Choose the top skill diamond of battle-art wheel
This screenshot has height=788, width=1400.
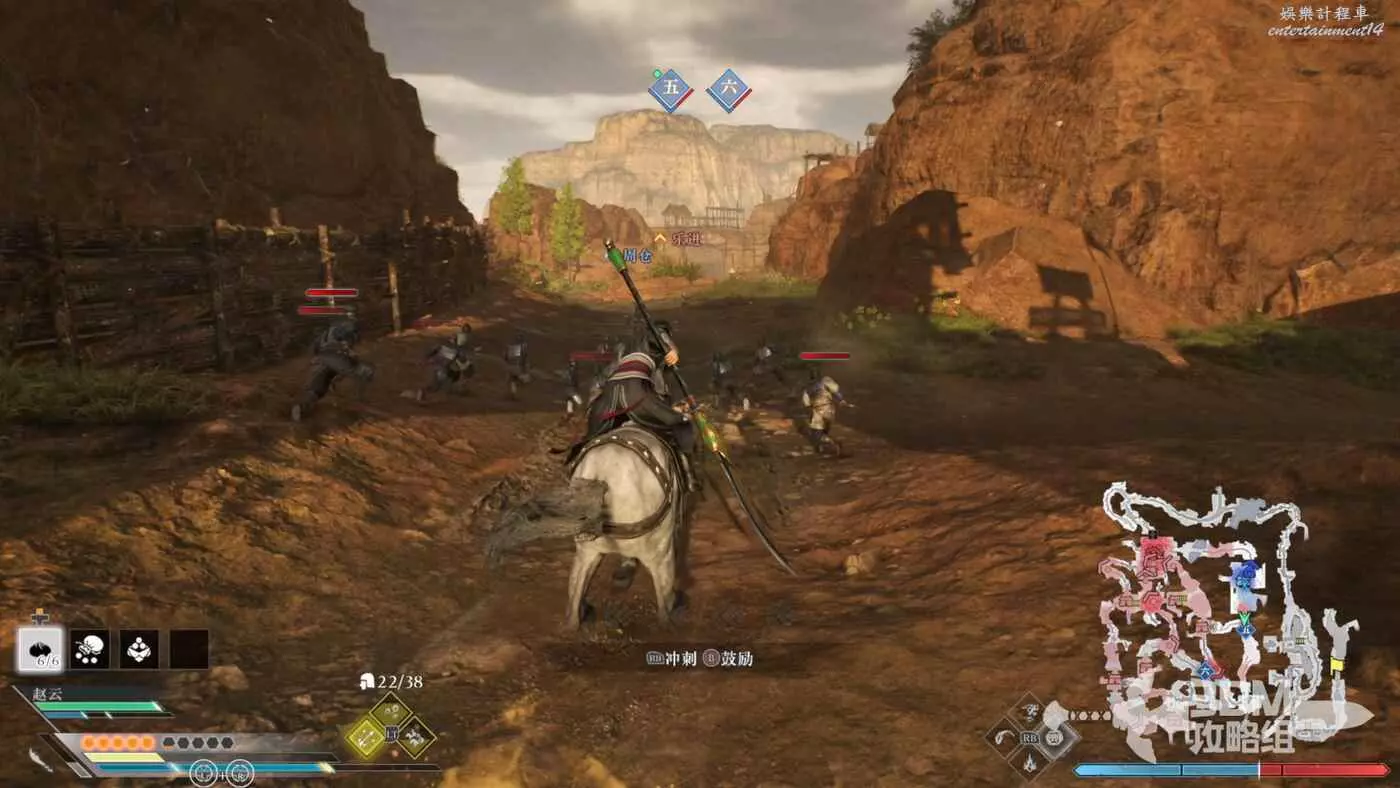1029,711
